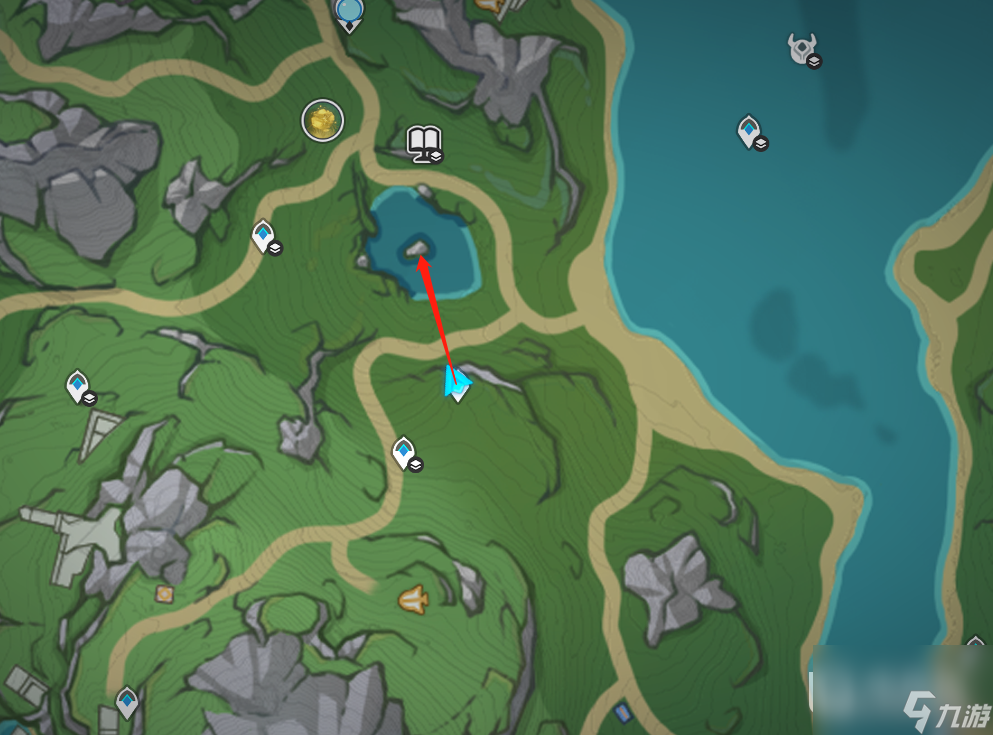Click the open book map marker
Screen dimensions: 993x735
point(423,142)
